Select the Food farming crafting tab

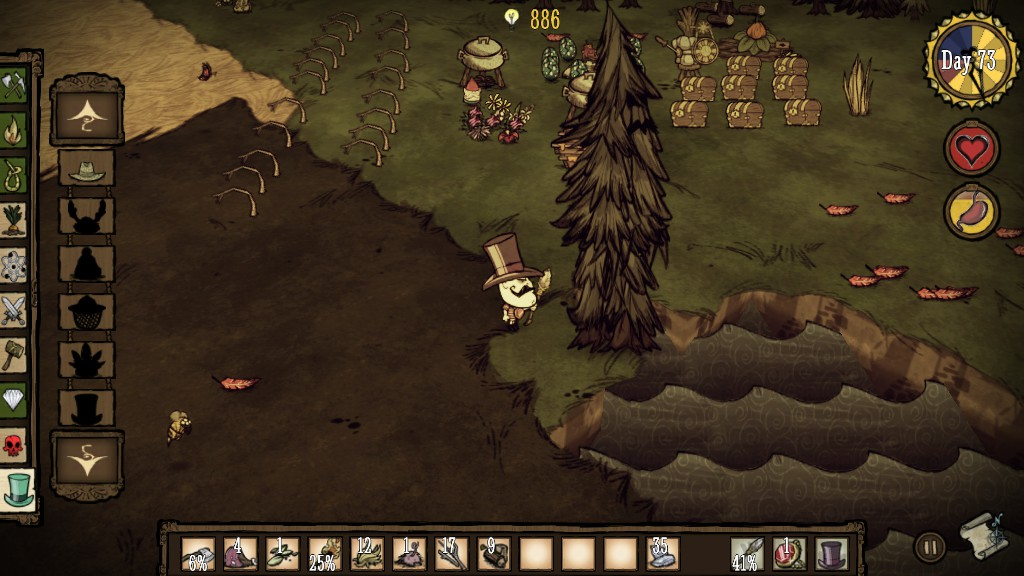click(x=14, y=219)
